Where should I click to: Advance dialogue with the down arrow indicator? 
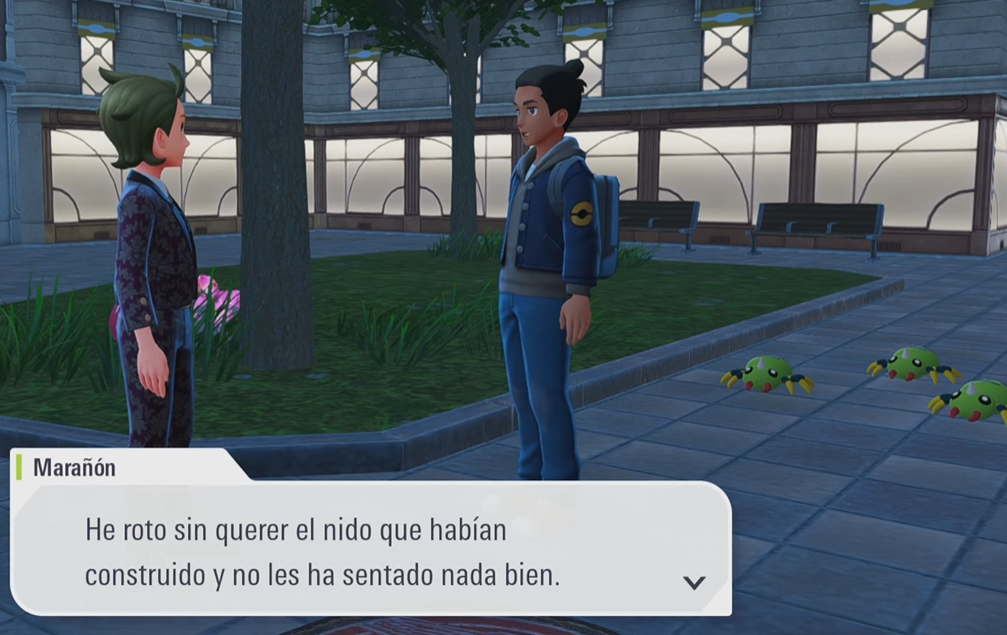point(694,582)
